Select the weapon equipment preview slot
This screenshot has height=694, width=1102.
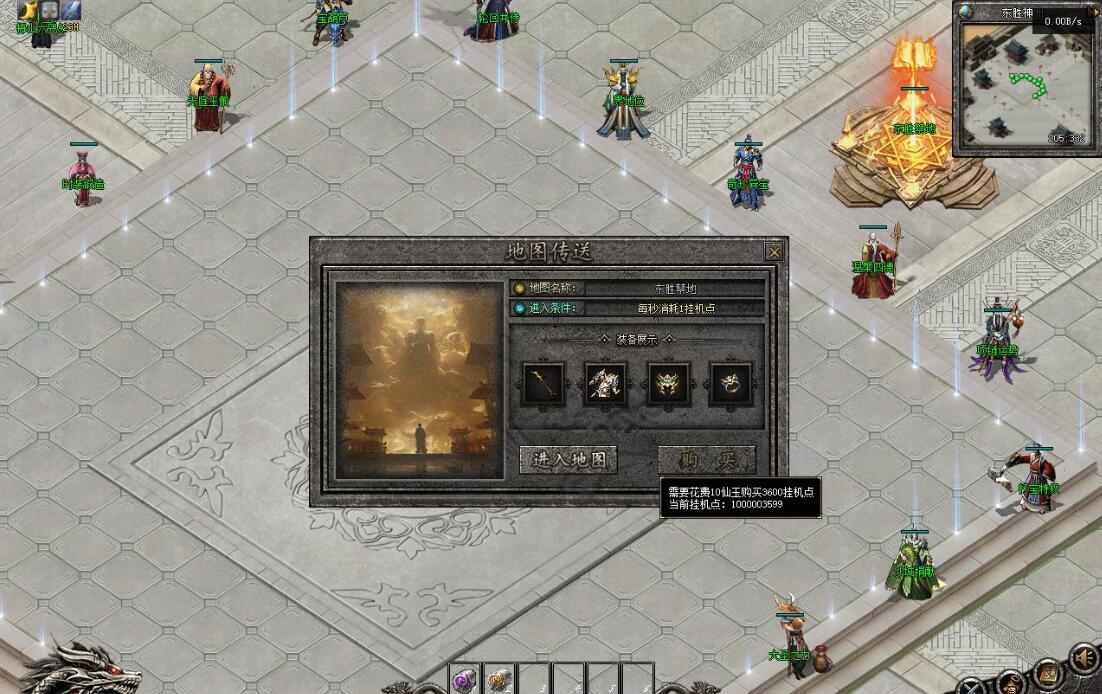[x=544, y=383]
